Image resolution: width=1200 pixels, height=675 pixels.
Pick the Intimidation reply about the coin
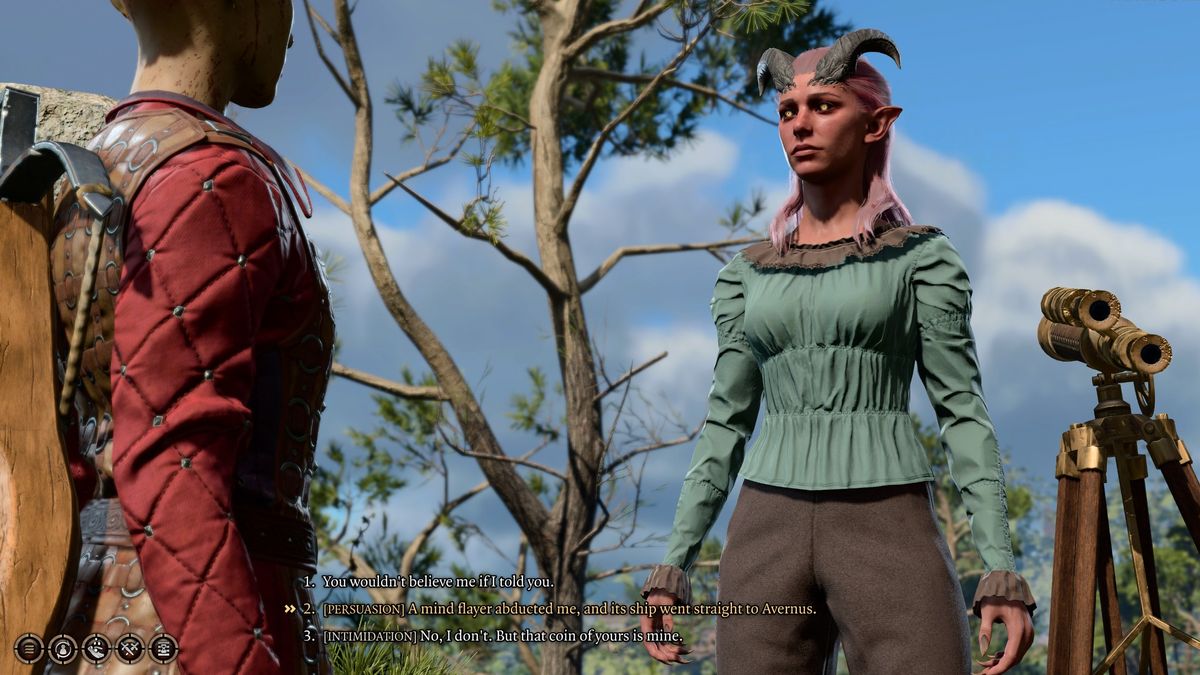[502, 635]
